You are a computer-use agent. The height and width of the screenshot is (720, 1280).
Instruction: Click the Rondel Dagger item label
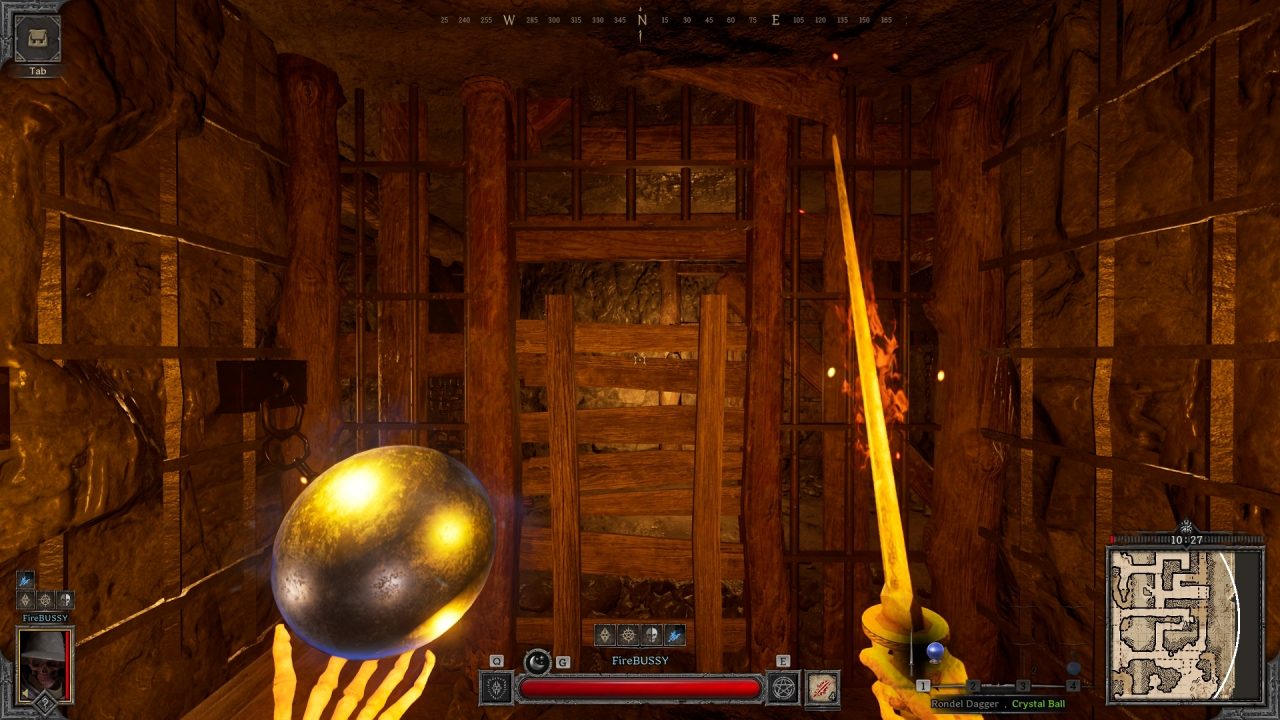point(965,703)
